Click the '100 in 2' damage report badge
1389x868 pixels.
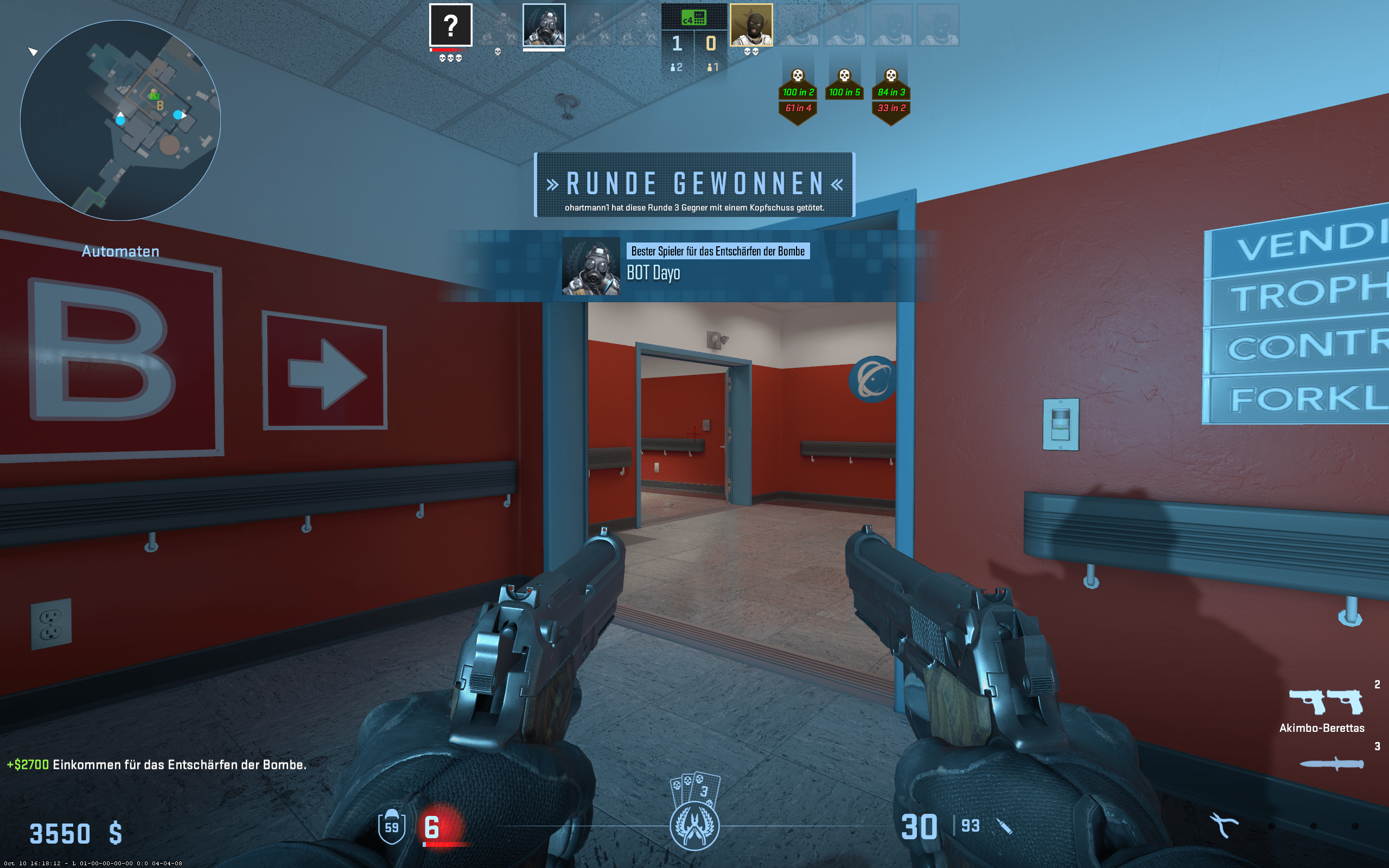(798, 92)
